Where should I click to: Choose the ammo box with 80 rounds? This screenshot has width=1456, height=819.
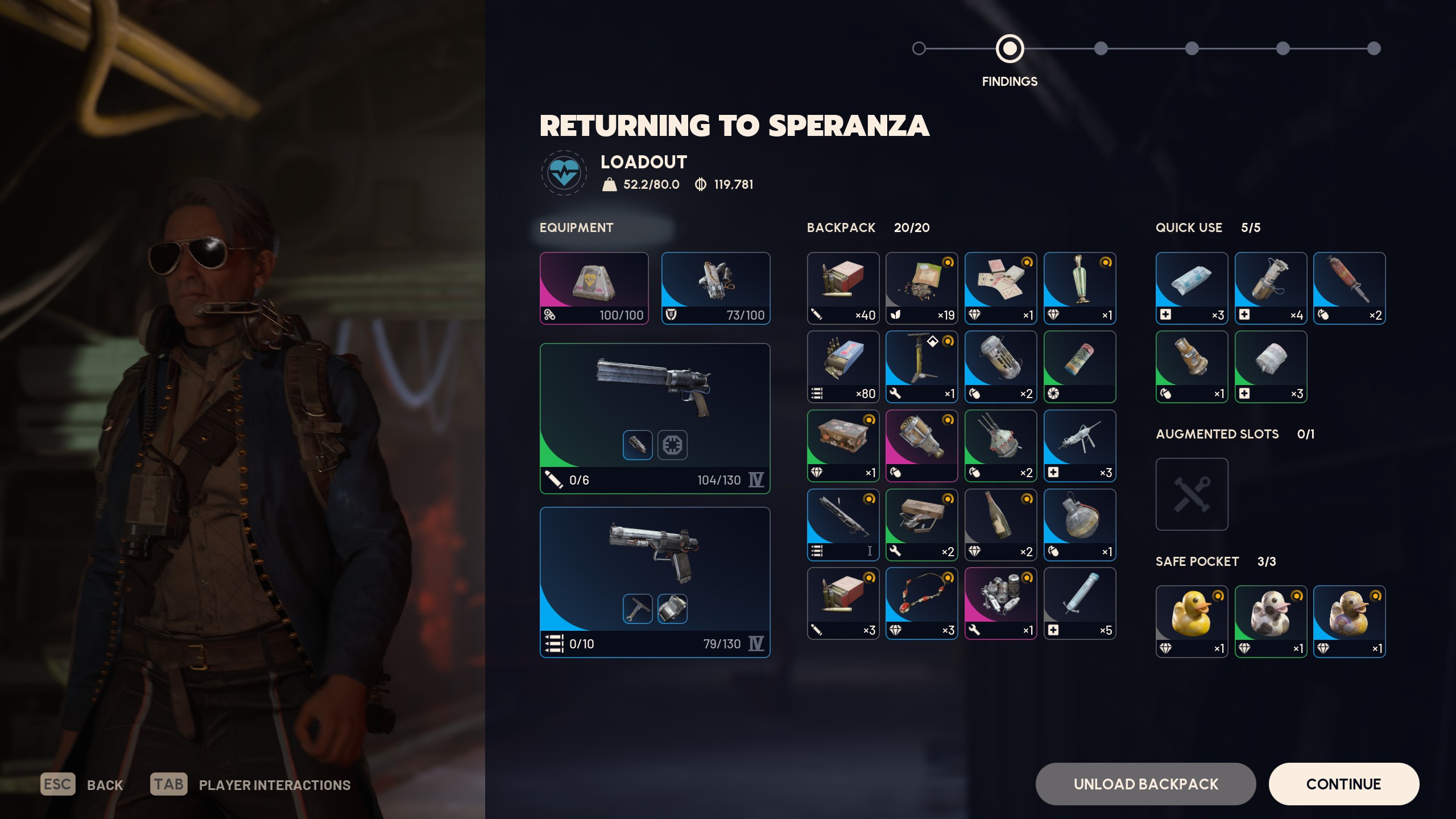coord(843,367)
